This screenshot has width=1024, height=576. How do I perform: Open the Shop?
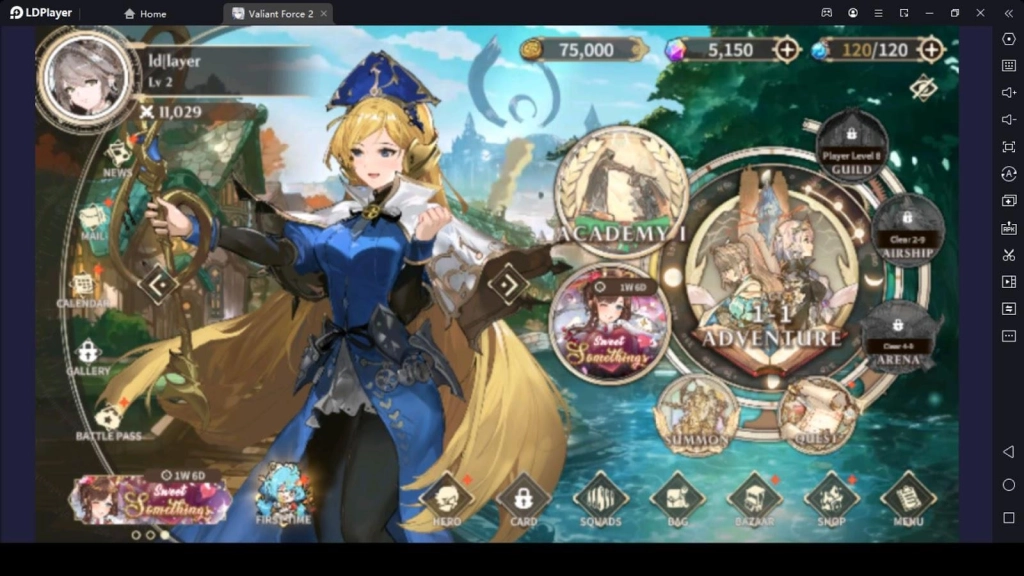(831, 497)
